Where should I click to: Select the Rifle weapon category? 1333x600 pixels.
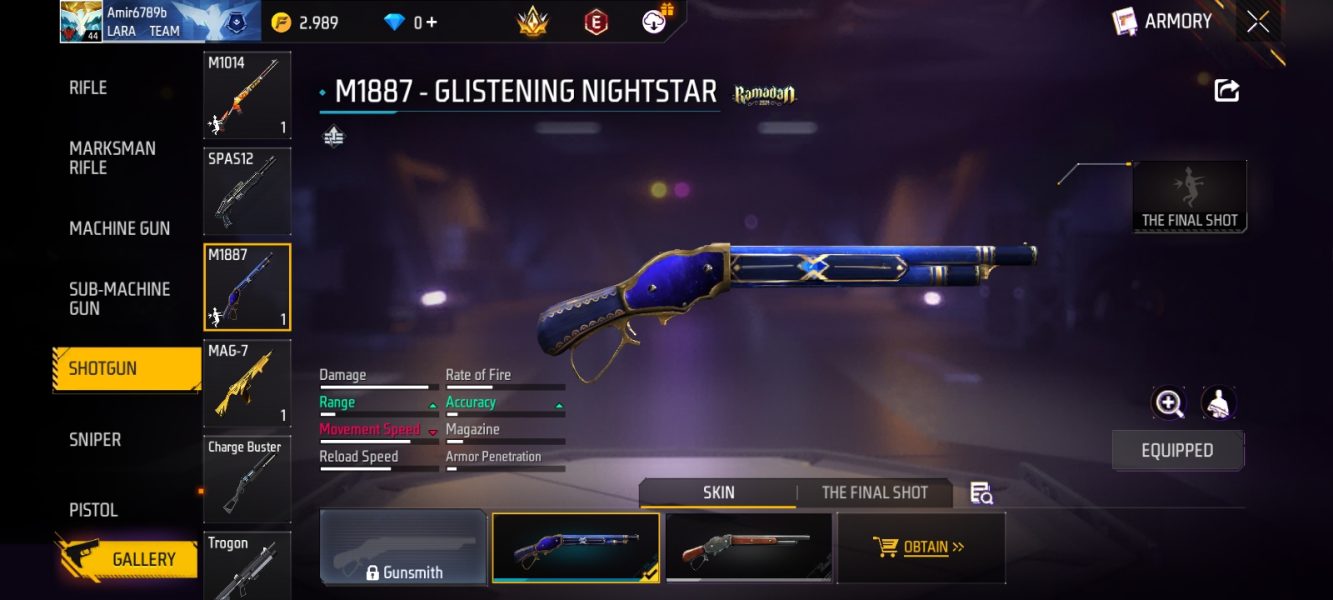88,88
